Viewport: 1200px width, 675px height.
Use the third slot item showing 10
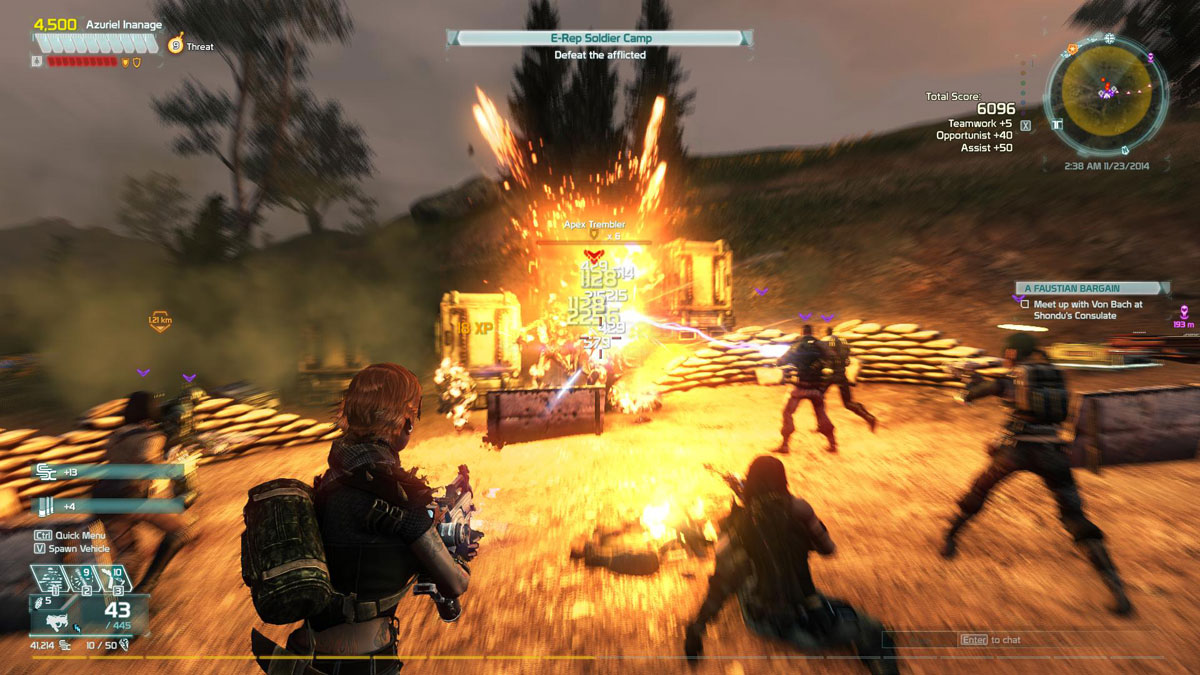coord(113,580)
